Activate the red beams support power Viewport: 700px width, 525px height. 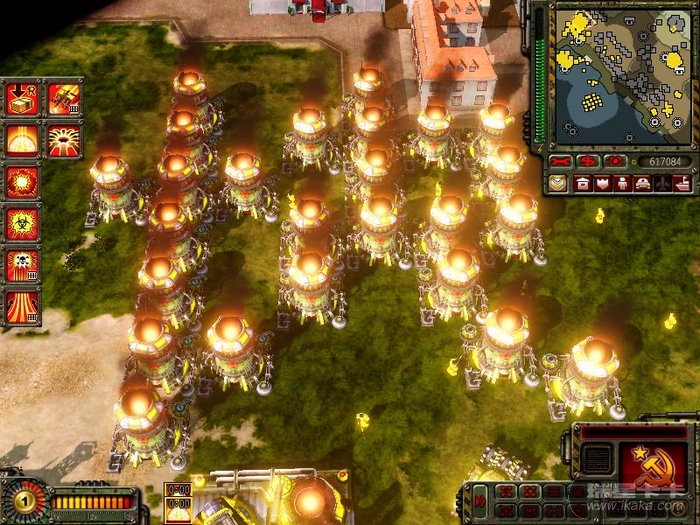pyautogui.click(x=21, y=307)
